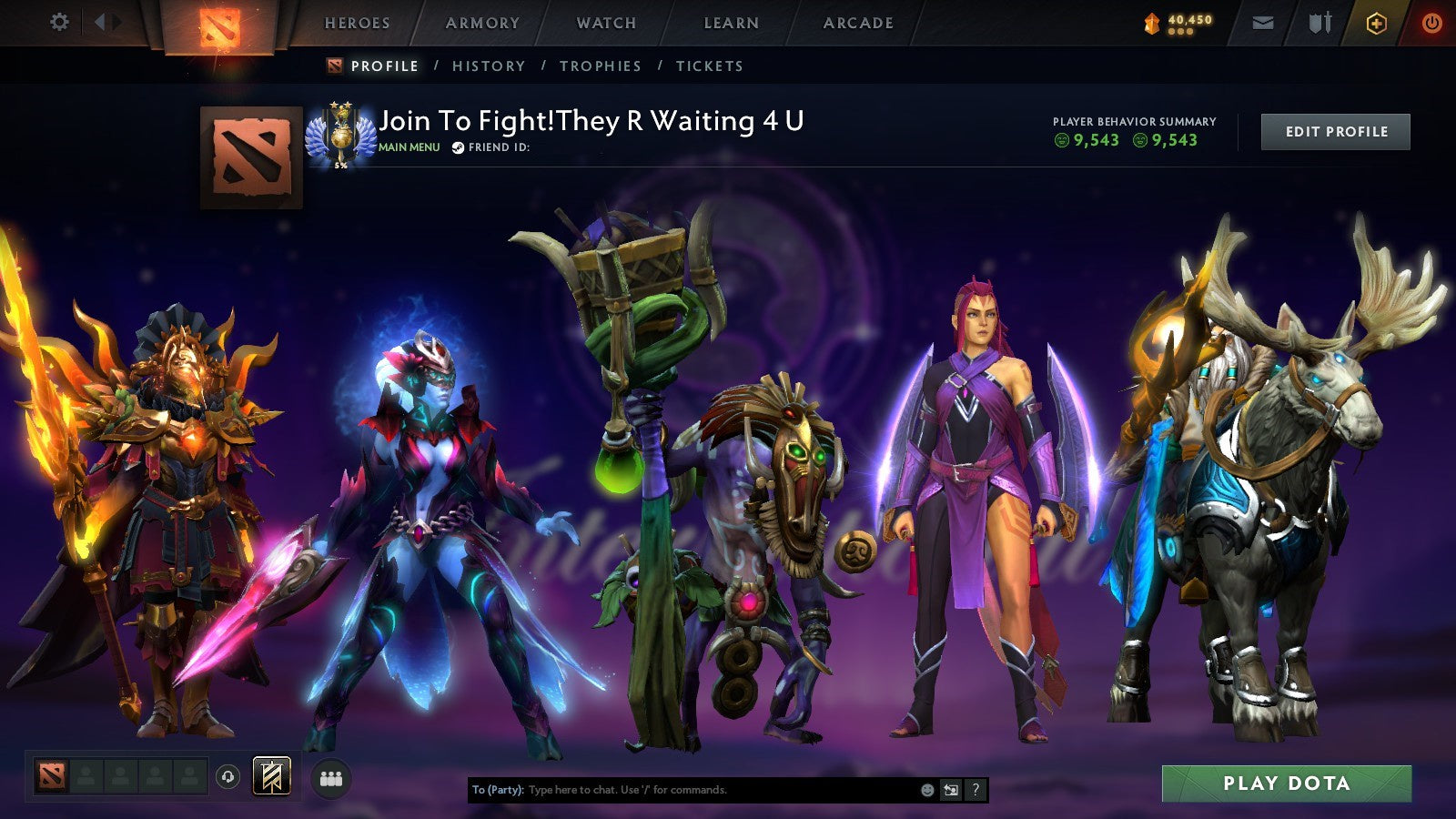This screenshot has width=1456, height=819.
Task: Open the settings gear icon
Action: tap(58, 21)
